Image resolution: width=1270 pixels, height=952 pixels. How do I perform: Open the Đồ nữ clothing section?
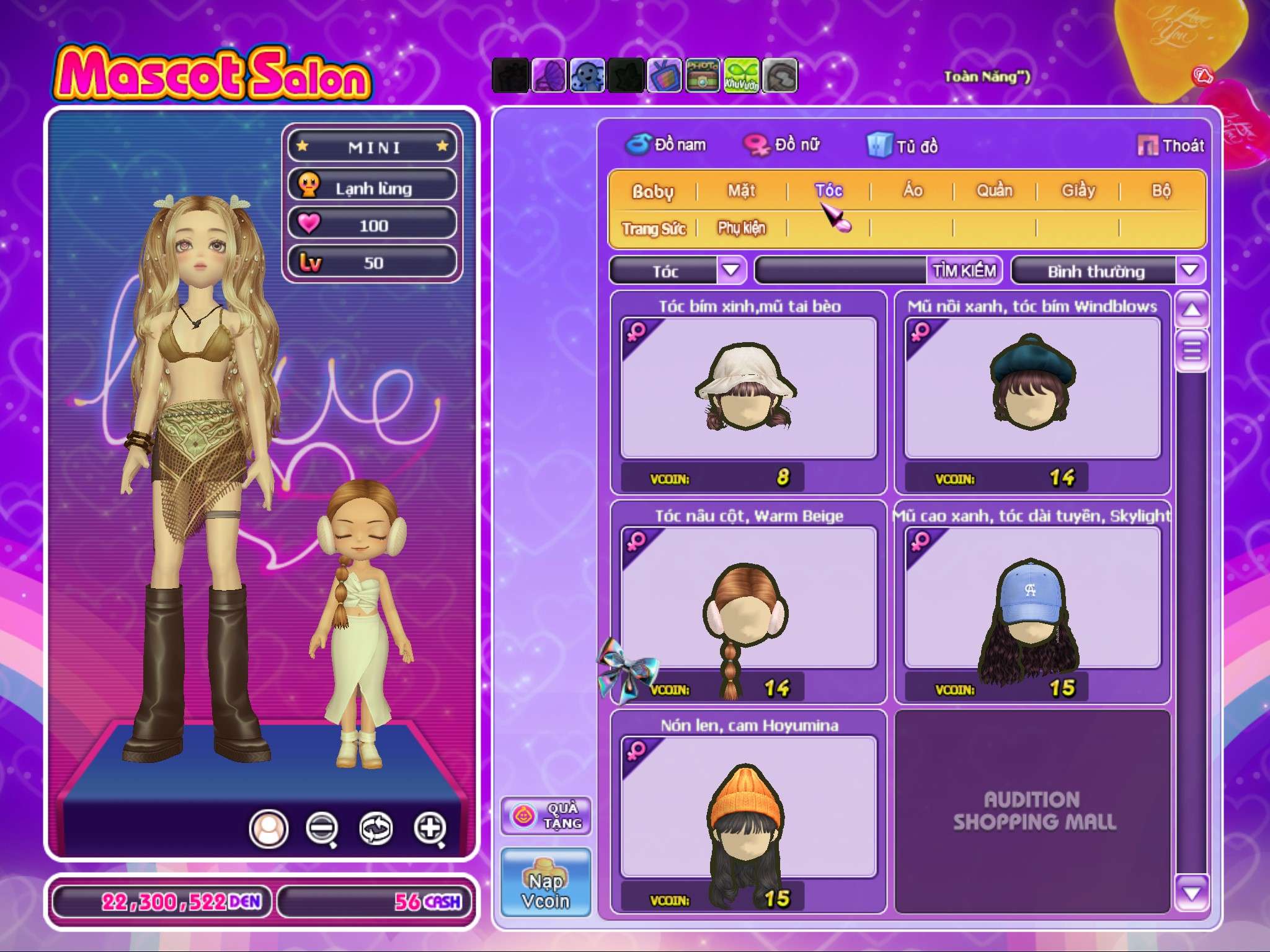click(x=783, y=145)
